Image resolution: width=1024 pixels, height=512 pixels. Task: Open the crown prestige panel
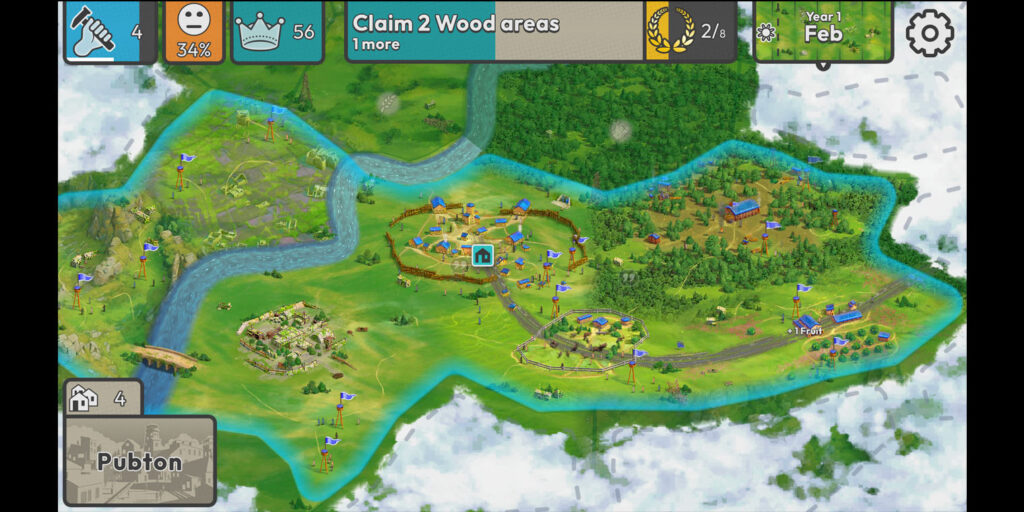[277, 31]
